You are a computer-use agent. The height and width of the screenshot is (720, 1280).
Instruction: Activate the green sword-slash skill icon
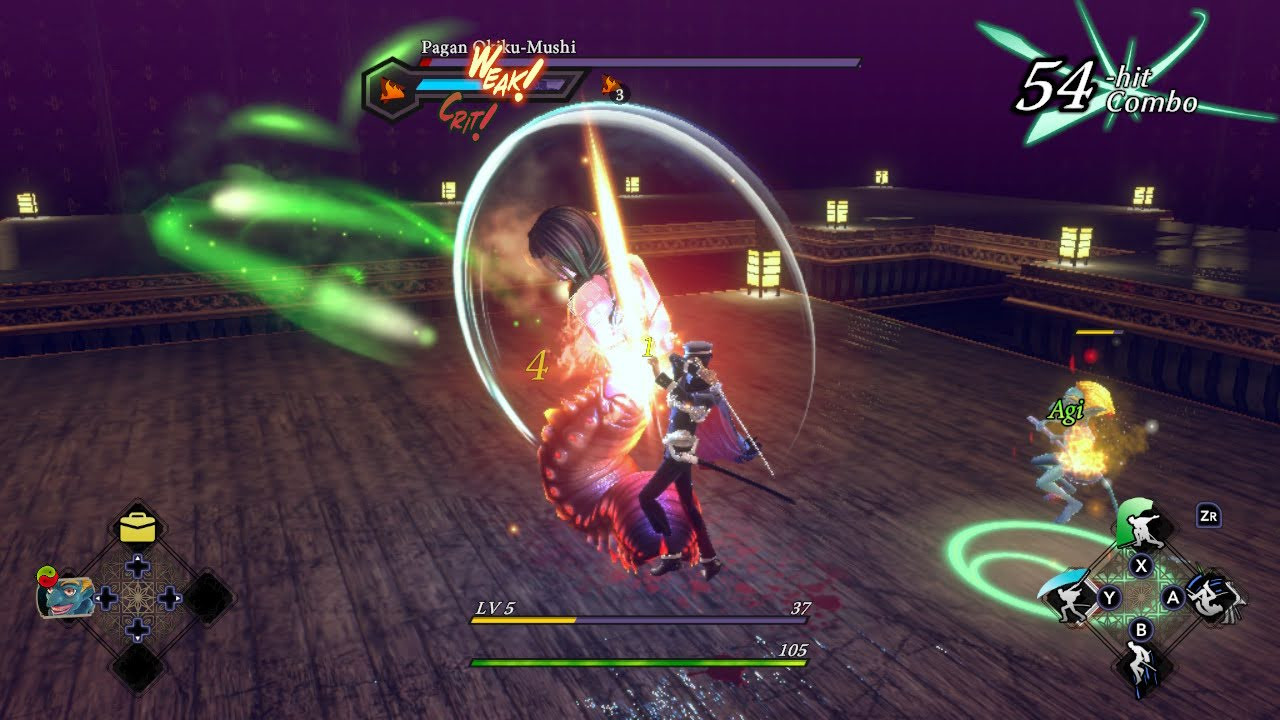1140,524
